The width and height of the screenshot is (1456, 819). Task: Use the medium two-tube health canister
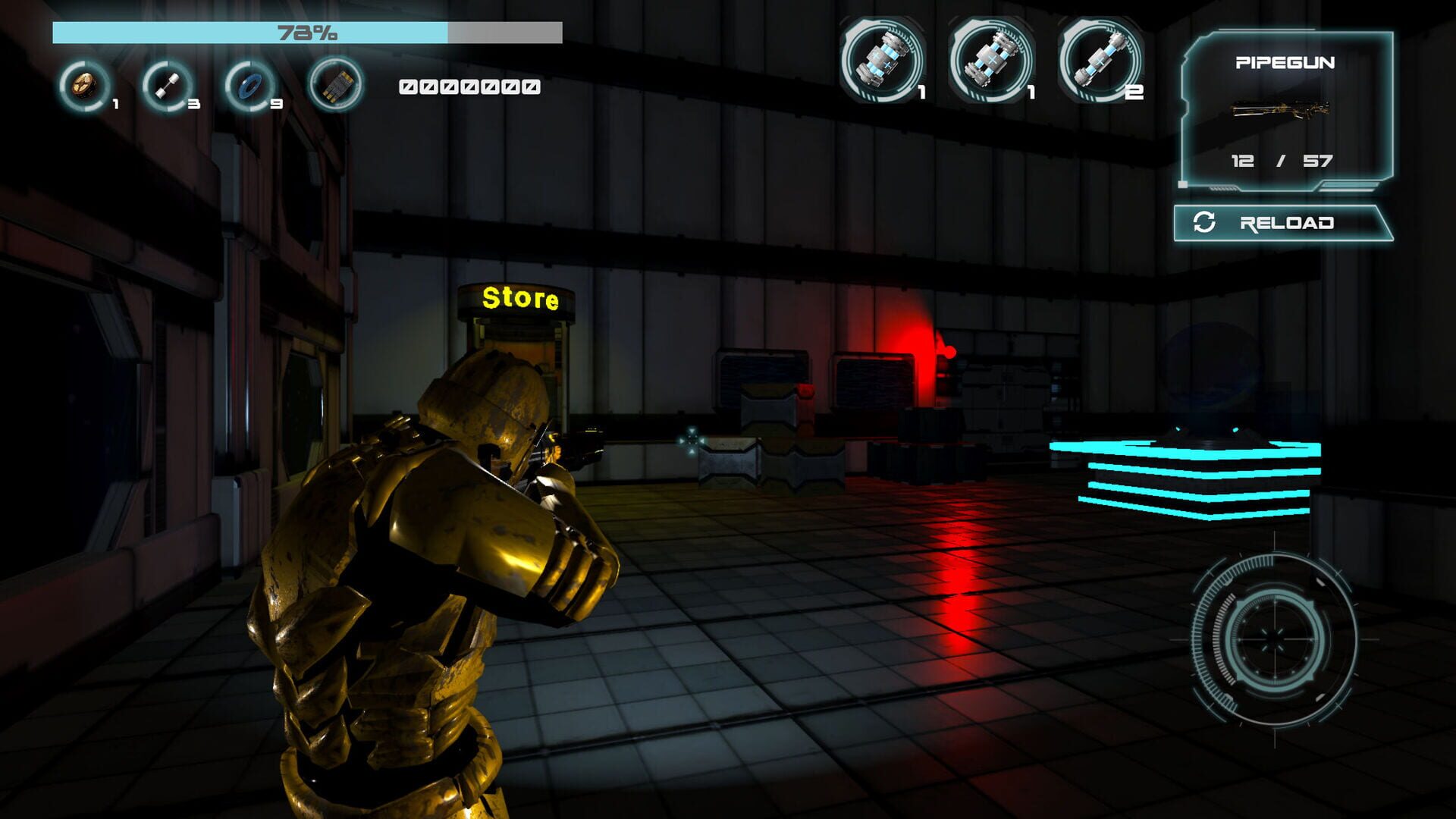click(990, 59)
